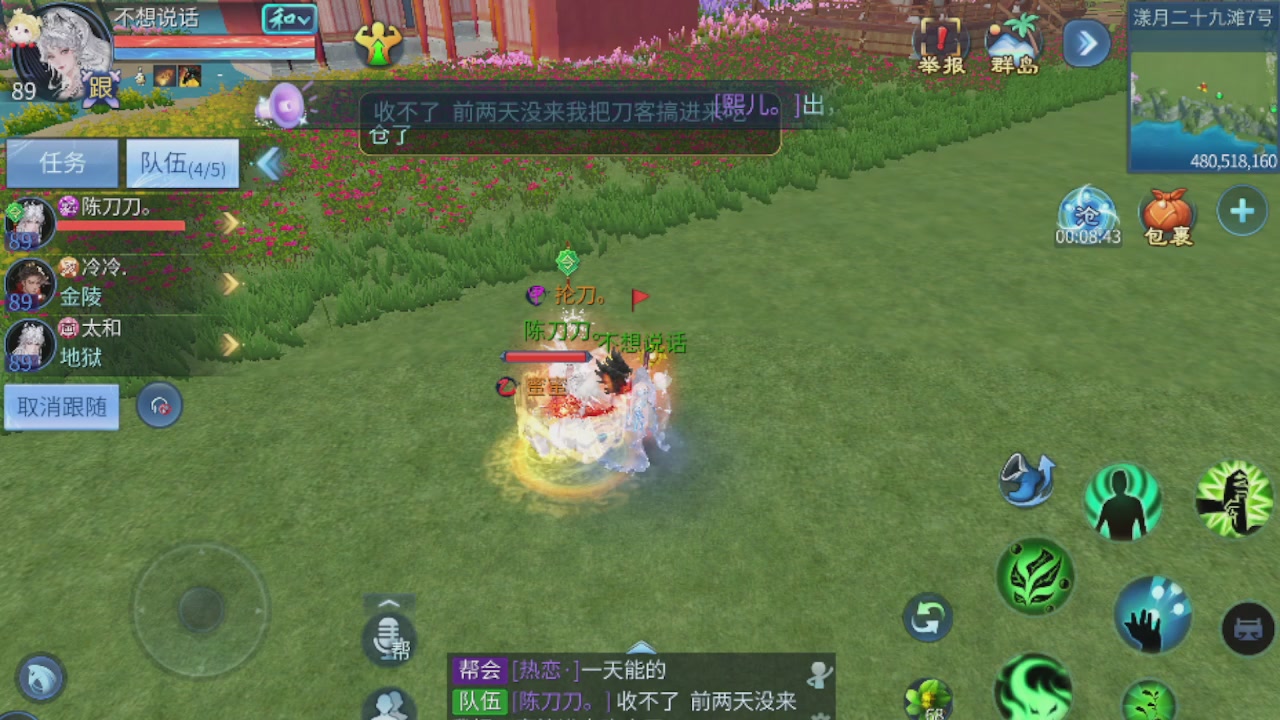
Task: Open the 包裹 bag icon
Action: pos(1167,213)
